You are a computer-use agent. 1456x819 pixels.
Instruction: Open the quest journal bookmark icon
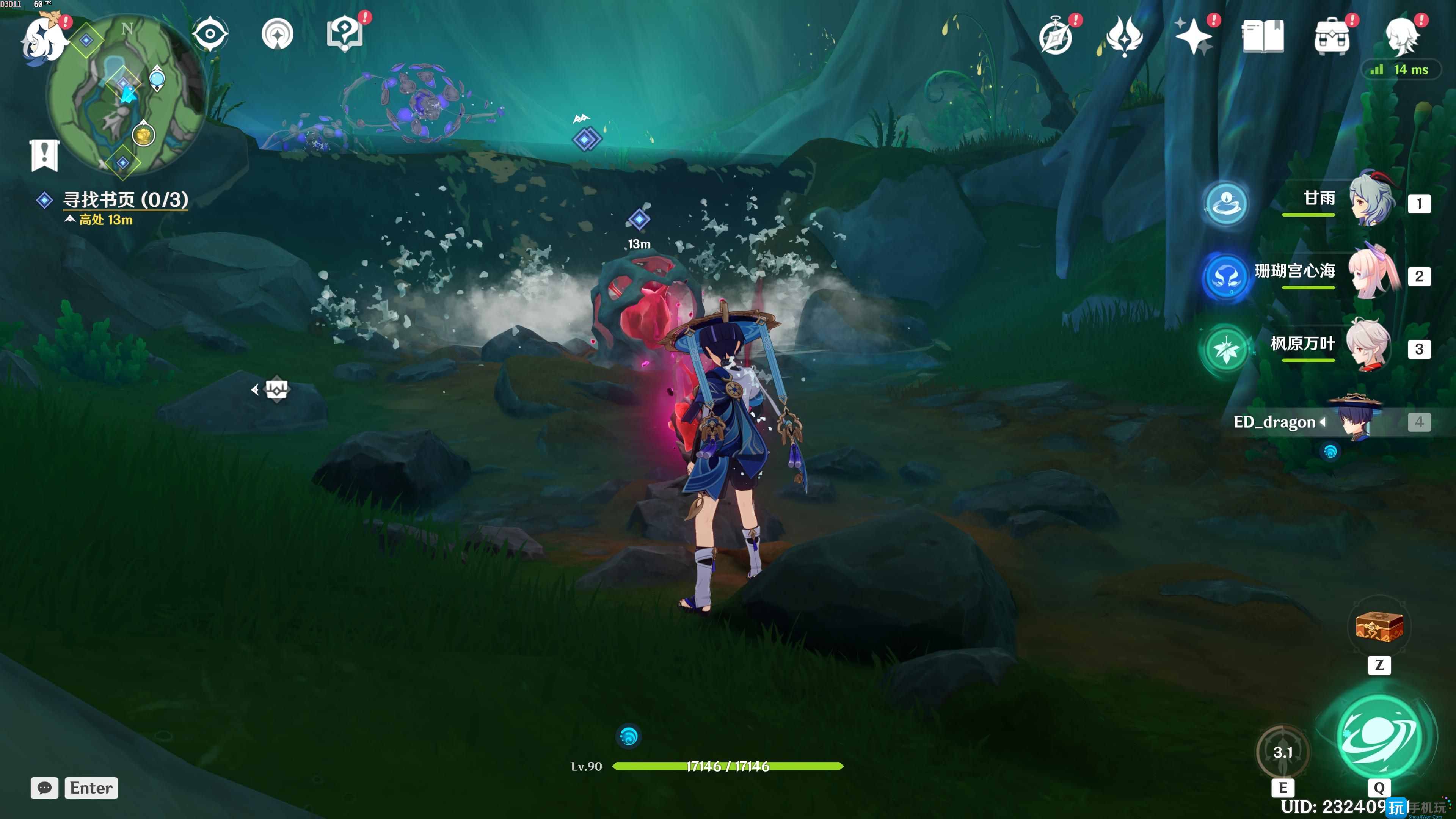point(44,154)
